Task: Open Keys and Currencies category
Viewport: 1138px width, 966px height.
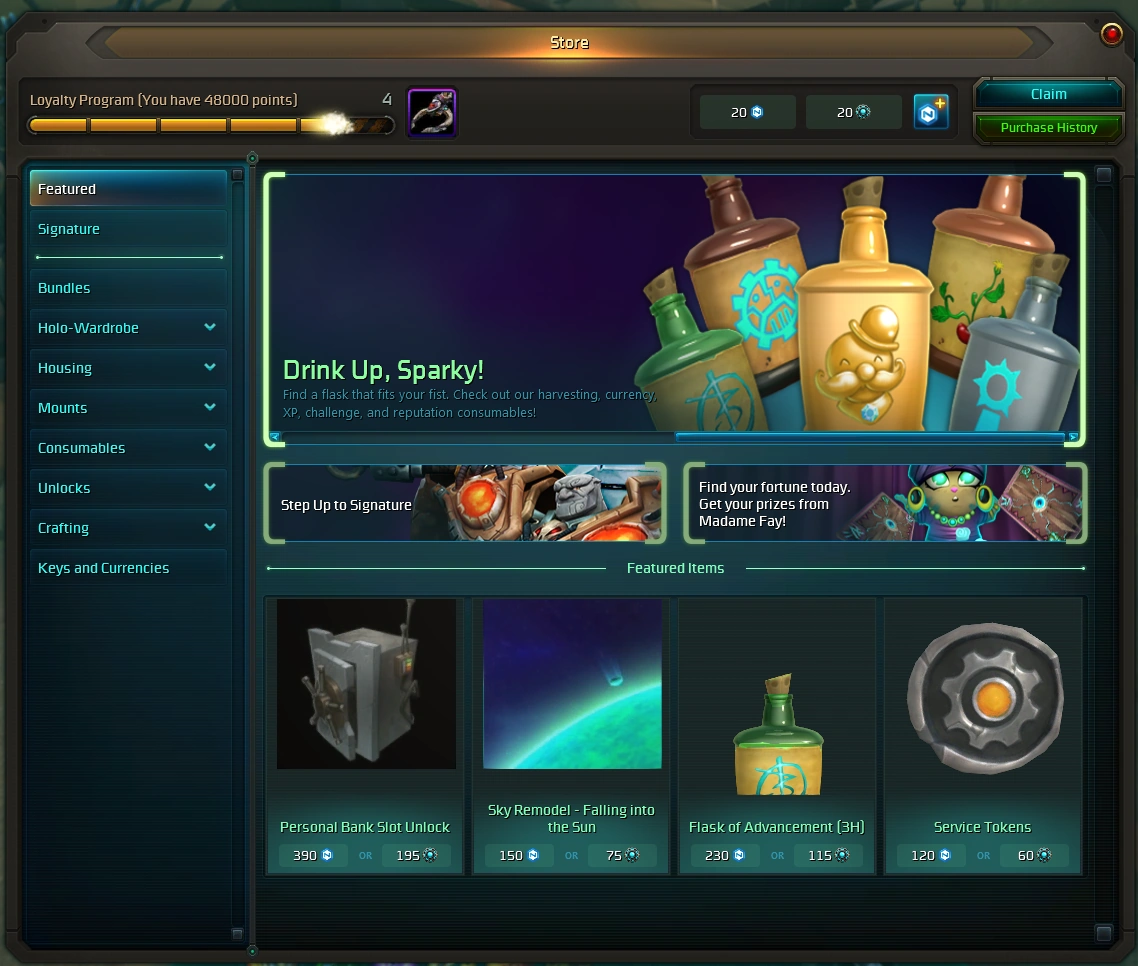Action: 128,568
